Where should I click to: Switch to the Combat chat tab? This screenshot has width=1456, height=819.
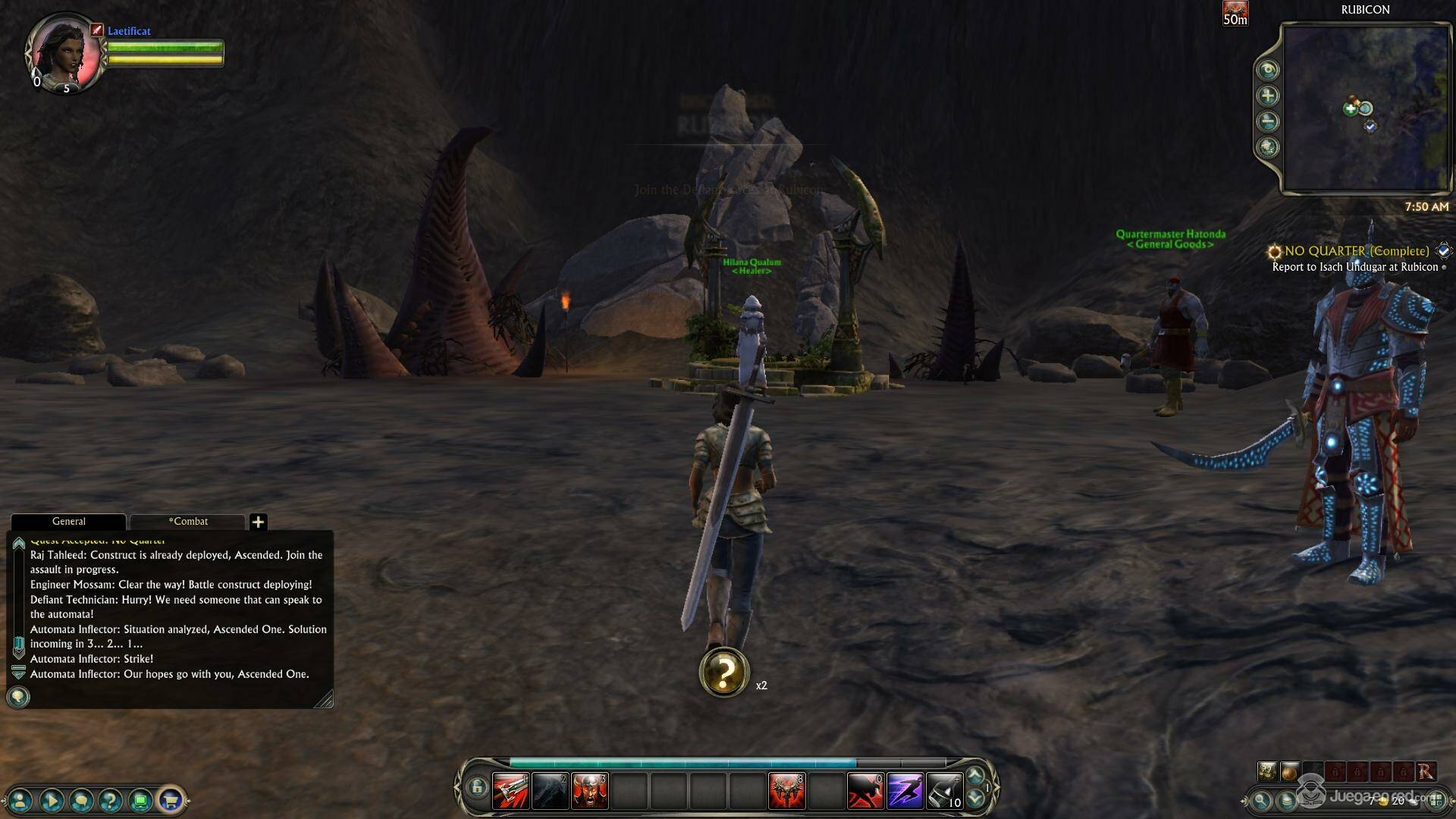click(188, 521)
